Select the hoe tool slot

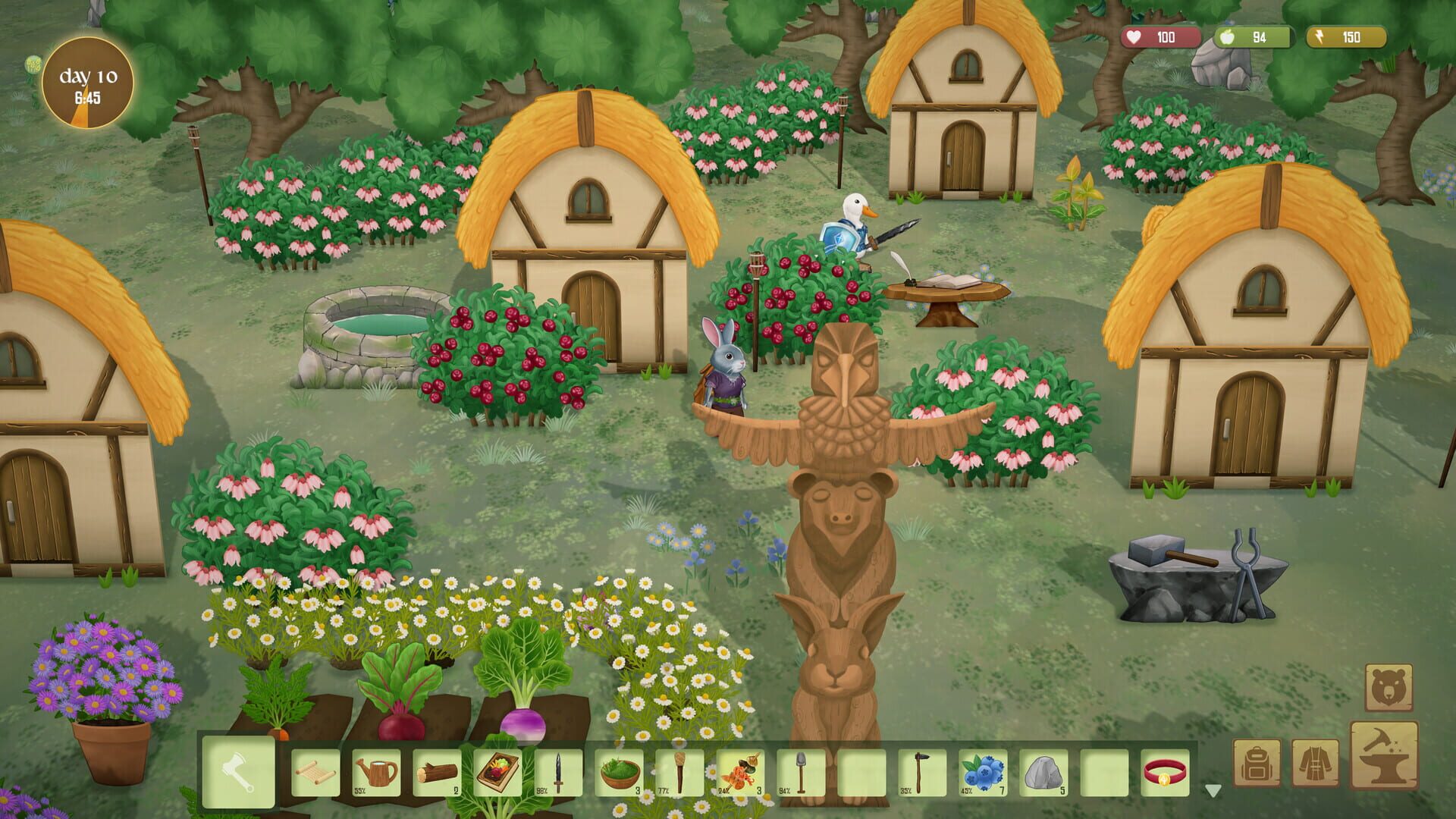(x=922, y=773)
